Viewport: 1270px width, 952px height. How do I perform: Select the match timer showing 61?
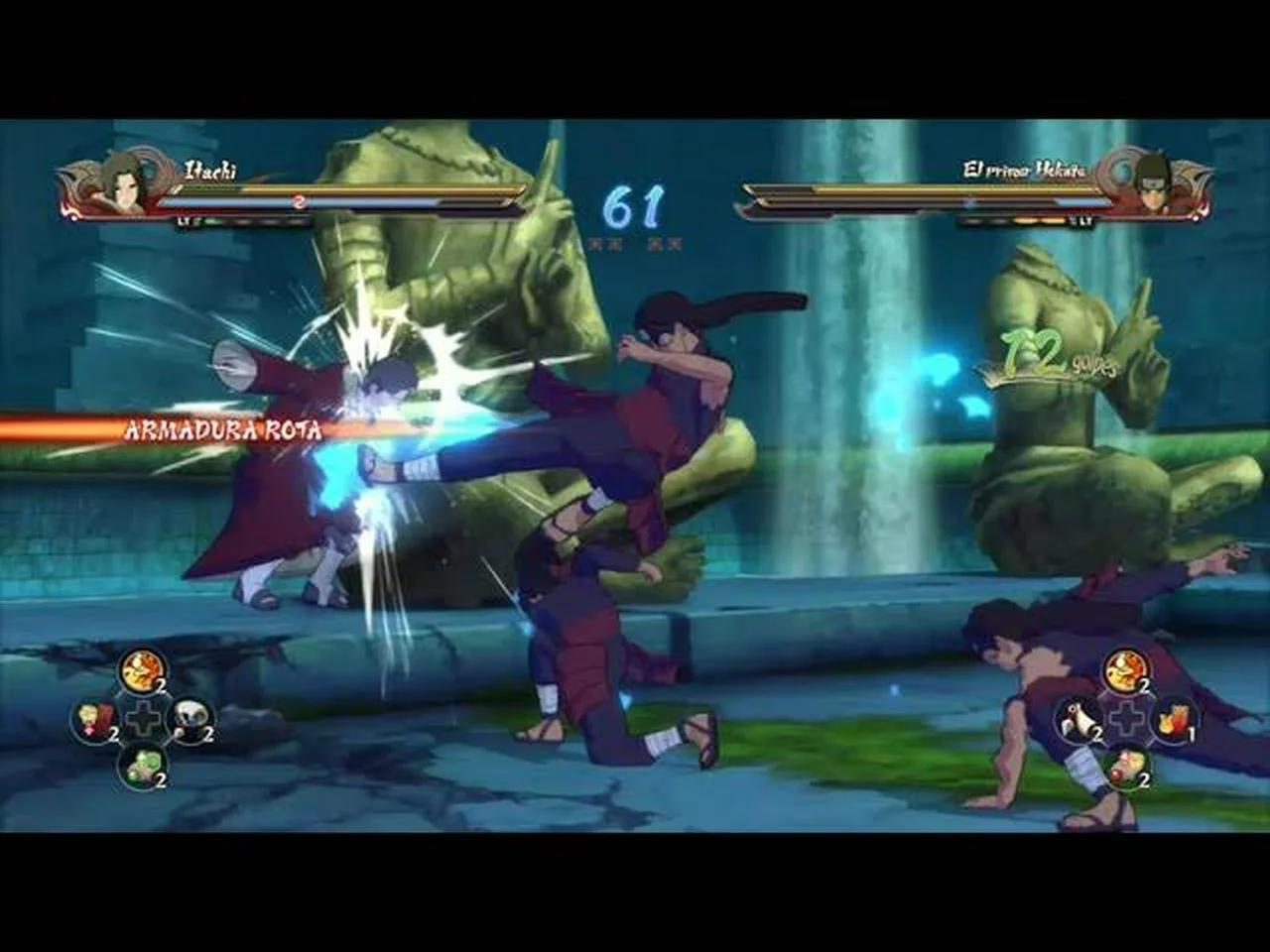click(635, 205)
